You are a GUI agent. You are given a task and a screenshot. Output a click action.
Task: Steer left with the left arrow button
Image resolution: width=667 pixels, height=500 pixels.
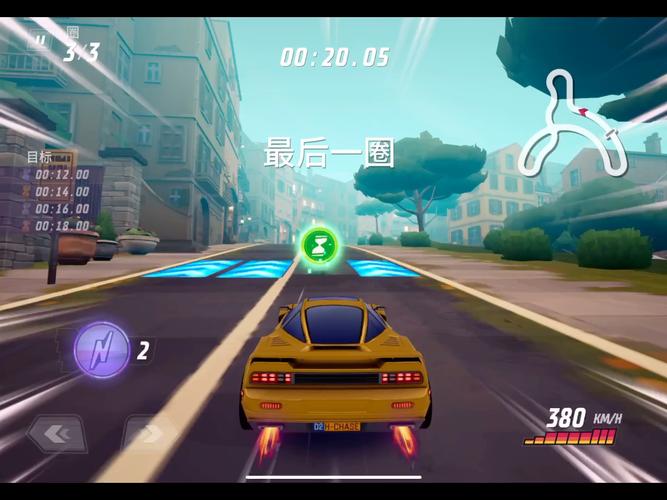[x=57, y=434]
